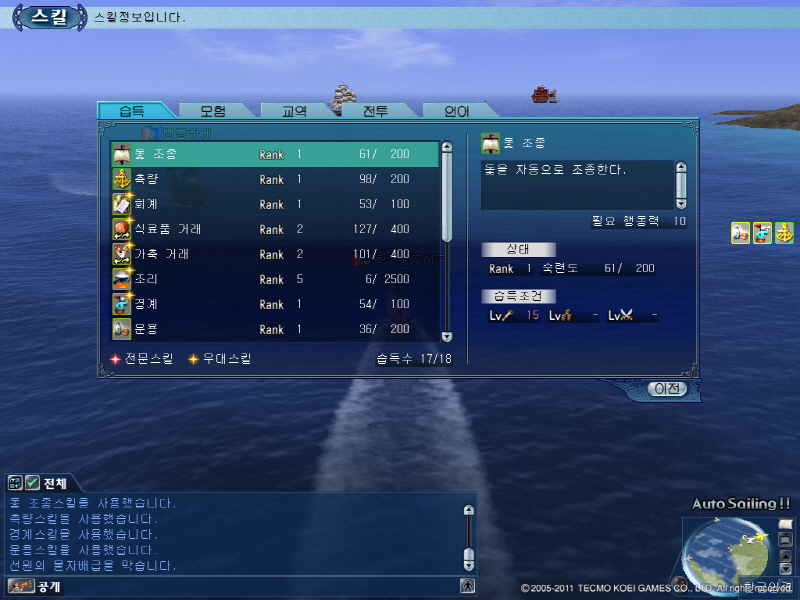Select the 회계 skill row

pyautogui.click(x=274, y=205)
